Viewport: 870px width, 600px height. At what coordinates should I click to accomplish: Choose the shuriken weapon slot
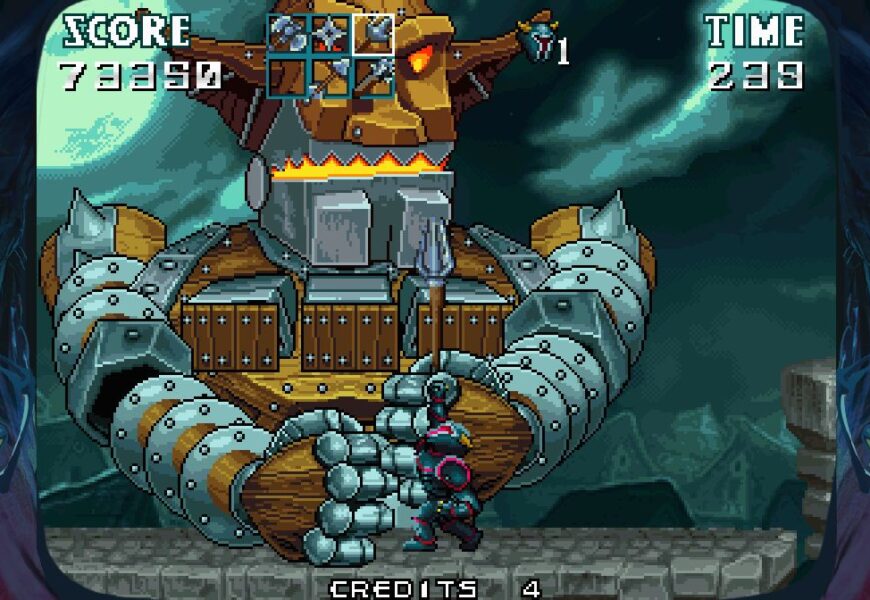click(x=330, y=34)
